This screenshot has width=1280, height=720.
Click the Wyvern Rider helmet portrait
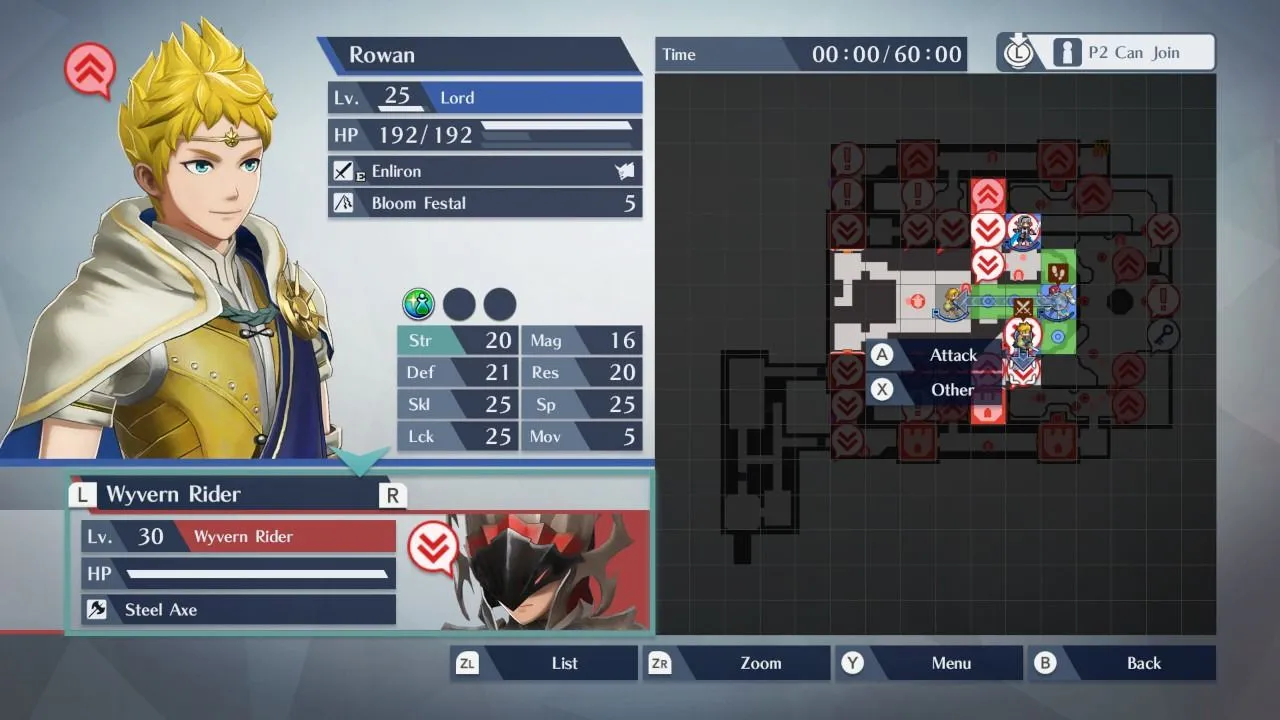click(x=530, y=575)
